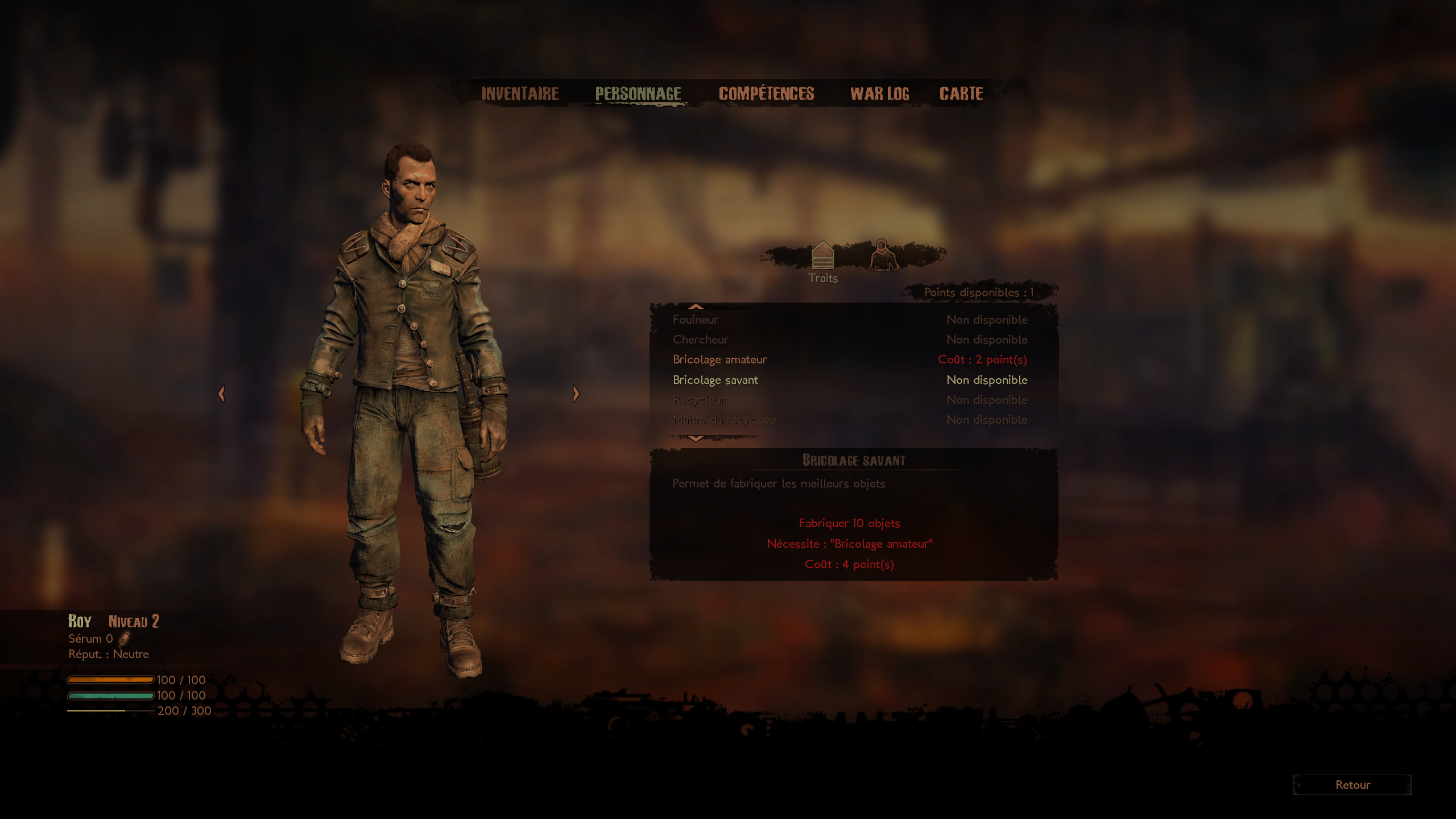Select the Fouineur trait row
1456x819 pixels.
(x=850, y=320)
